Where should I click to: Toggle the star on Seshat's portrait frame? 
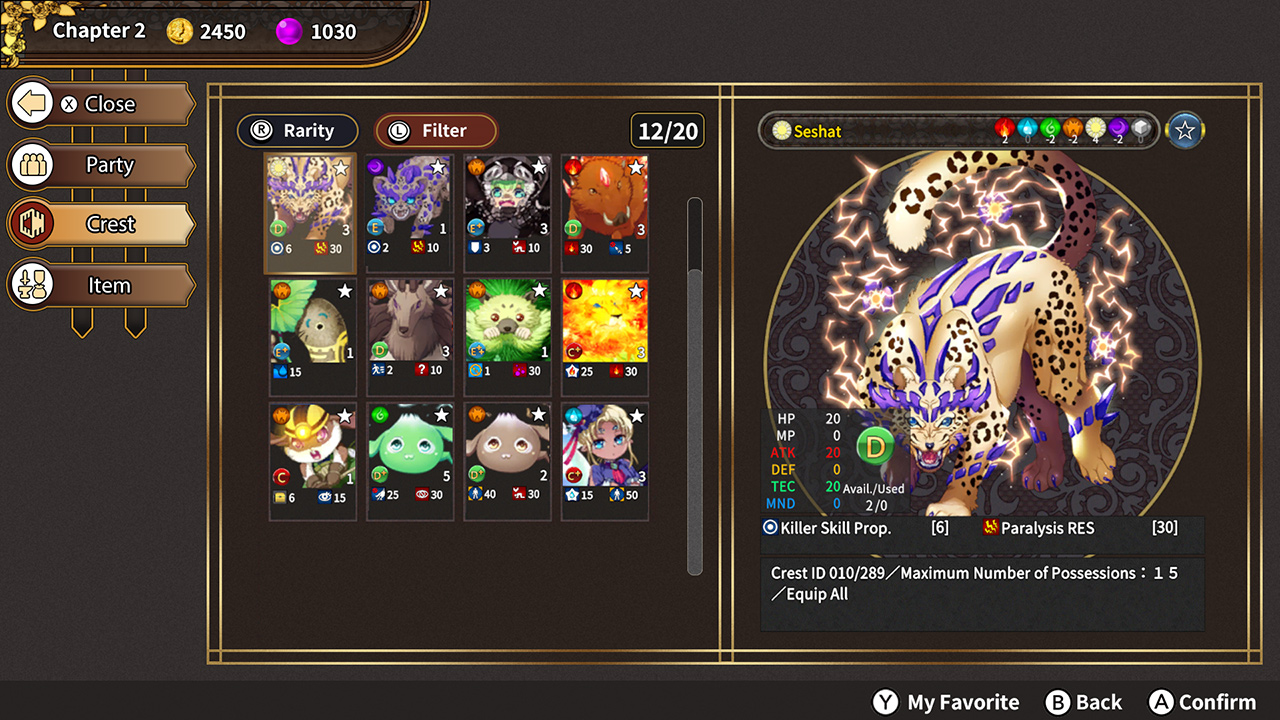pos(1184,130)
